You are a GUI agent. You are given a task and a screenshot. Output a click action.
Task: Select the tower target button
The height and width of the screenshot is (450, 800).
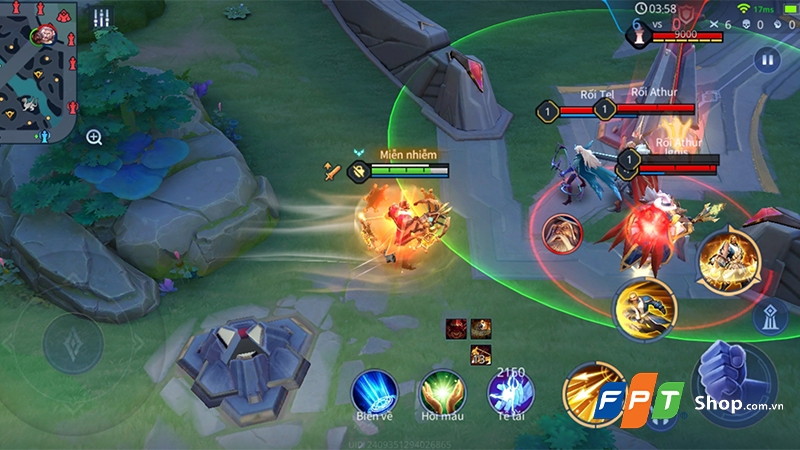coord(769,317)
